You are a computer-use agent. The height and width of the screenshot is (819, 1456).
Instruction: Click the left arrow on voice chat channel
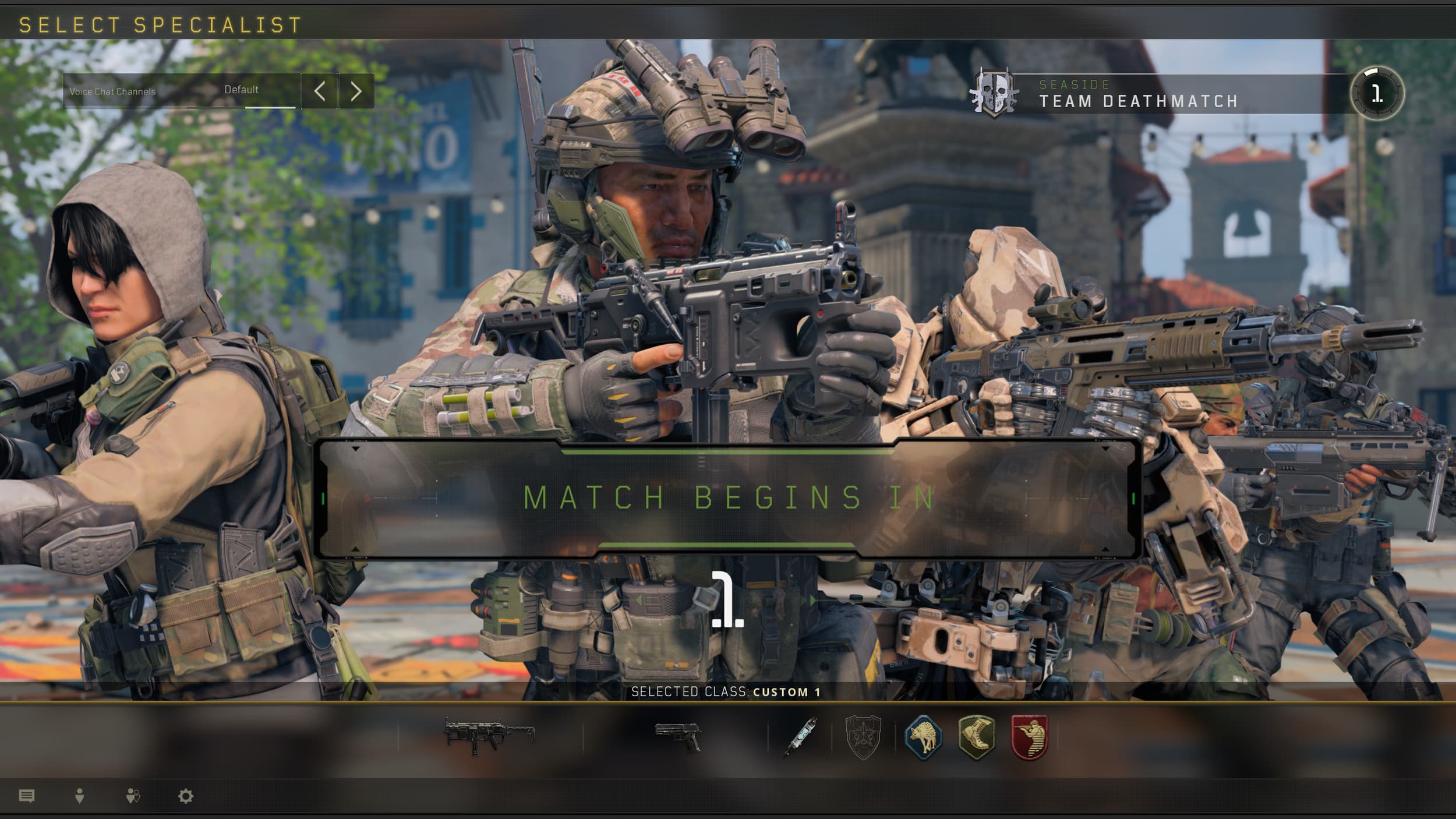[x=321, y=91]
